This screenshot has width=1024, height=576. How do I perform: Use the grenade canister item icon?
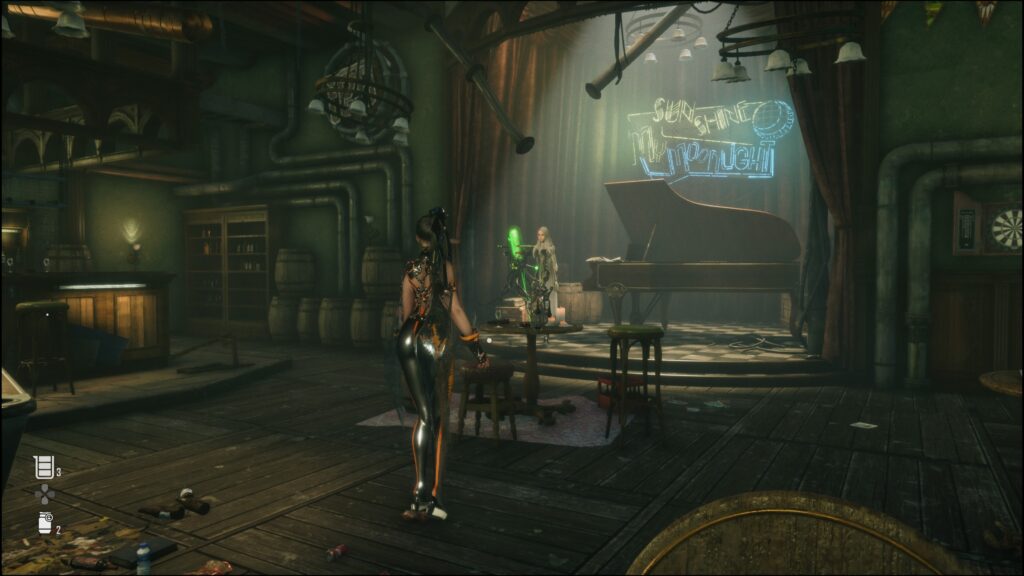(44, 522)
